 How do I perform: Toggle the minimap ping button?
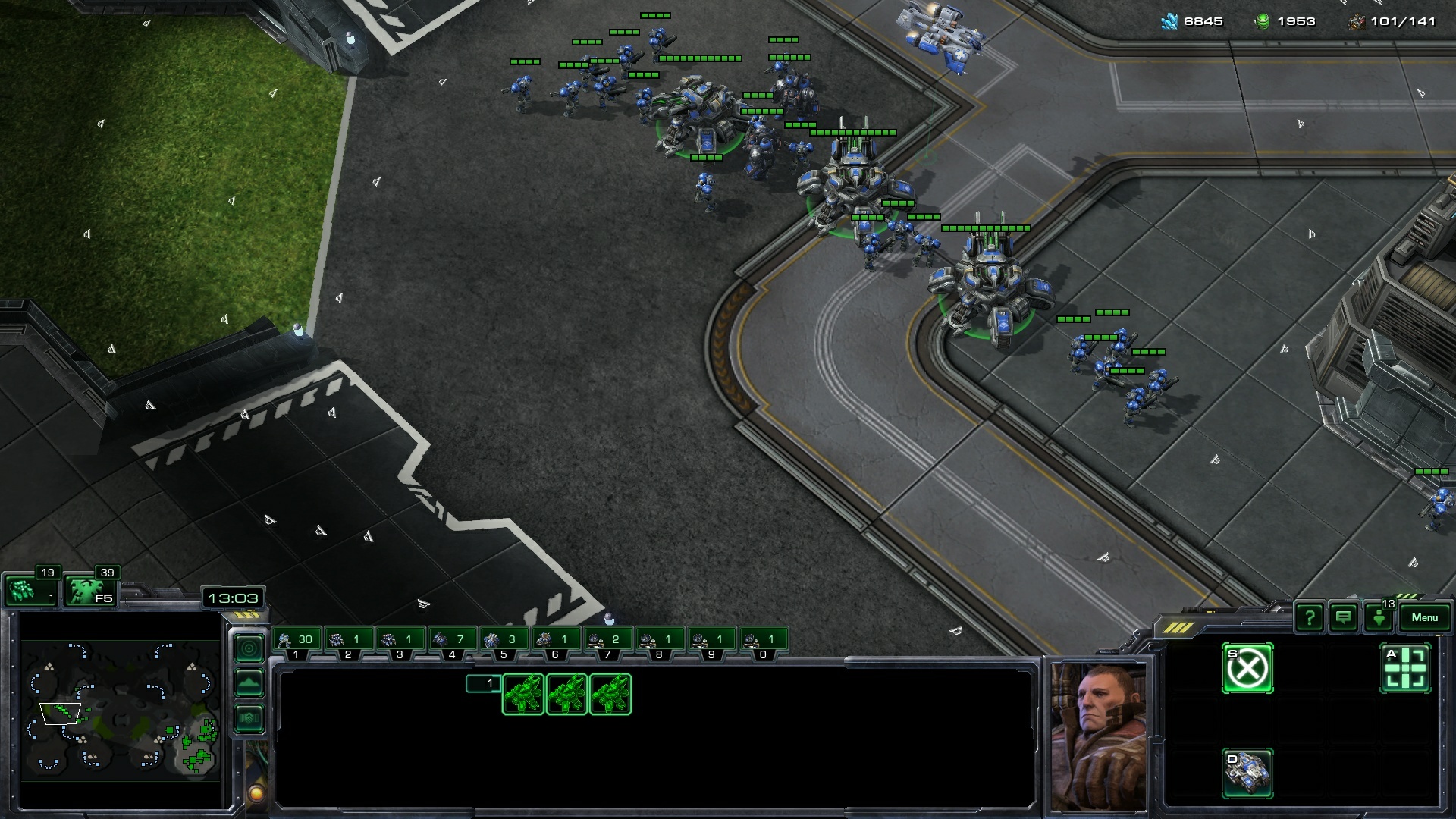249,648
